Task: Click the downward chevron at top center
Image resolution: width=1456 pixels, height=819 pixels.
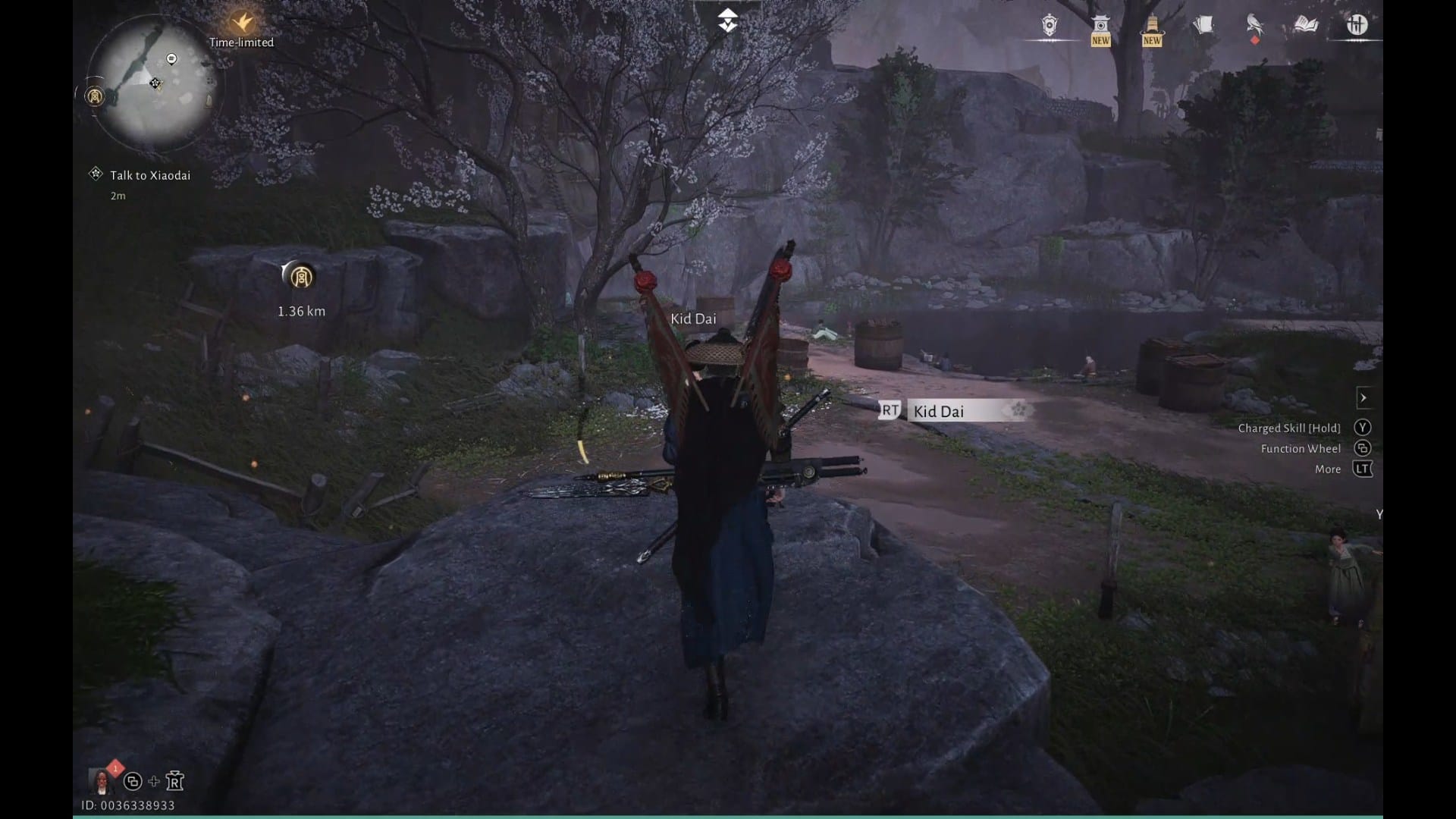Action: point(728,20)
